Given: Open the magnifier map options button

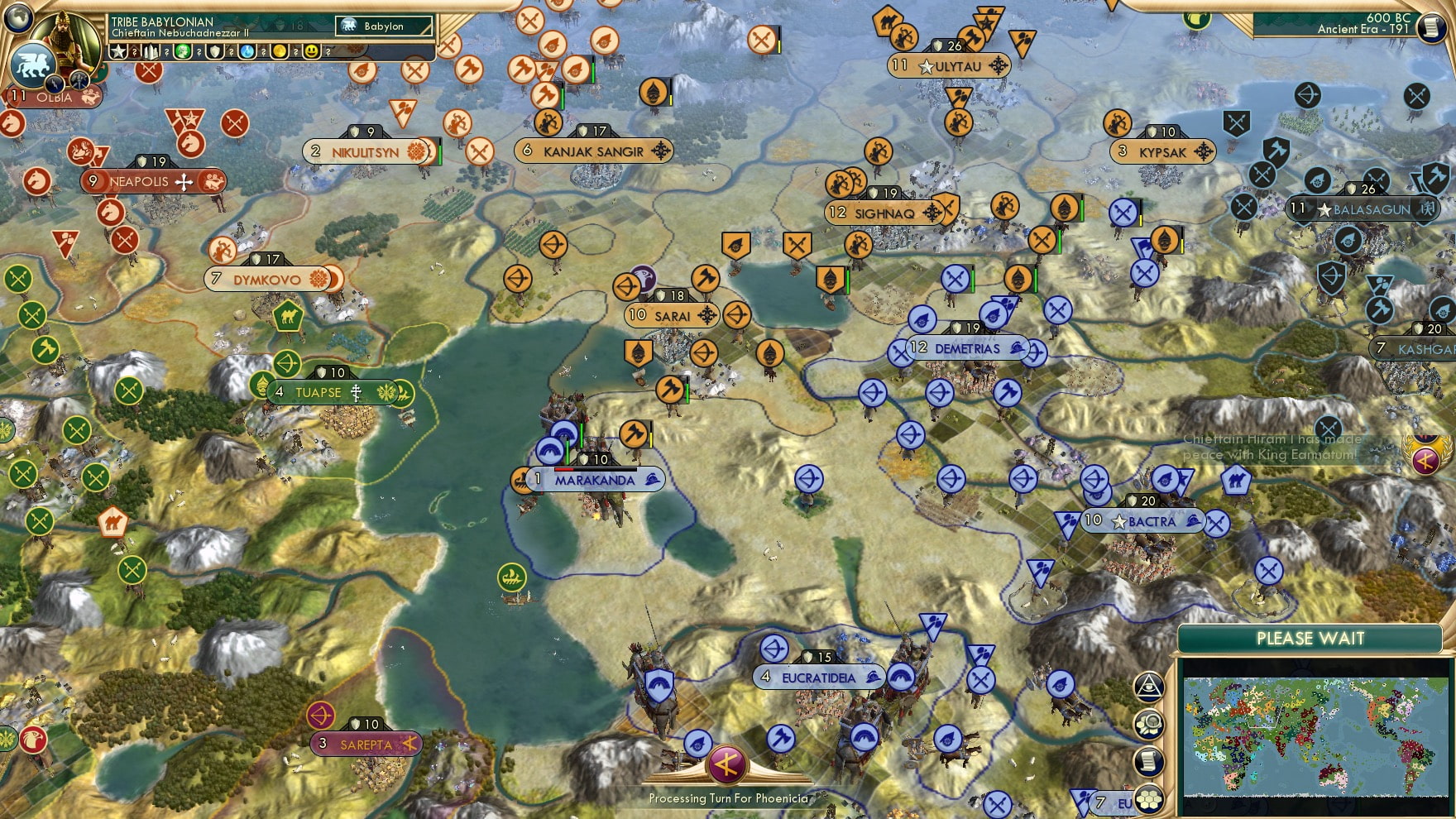Looking at the screenshot, I should 1148,724.
